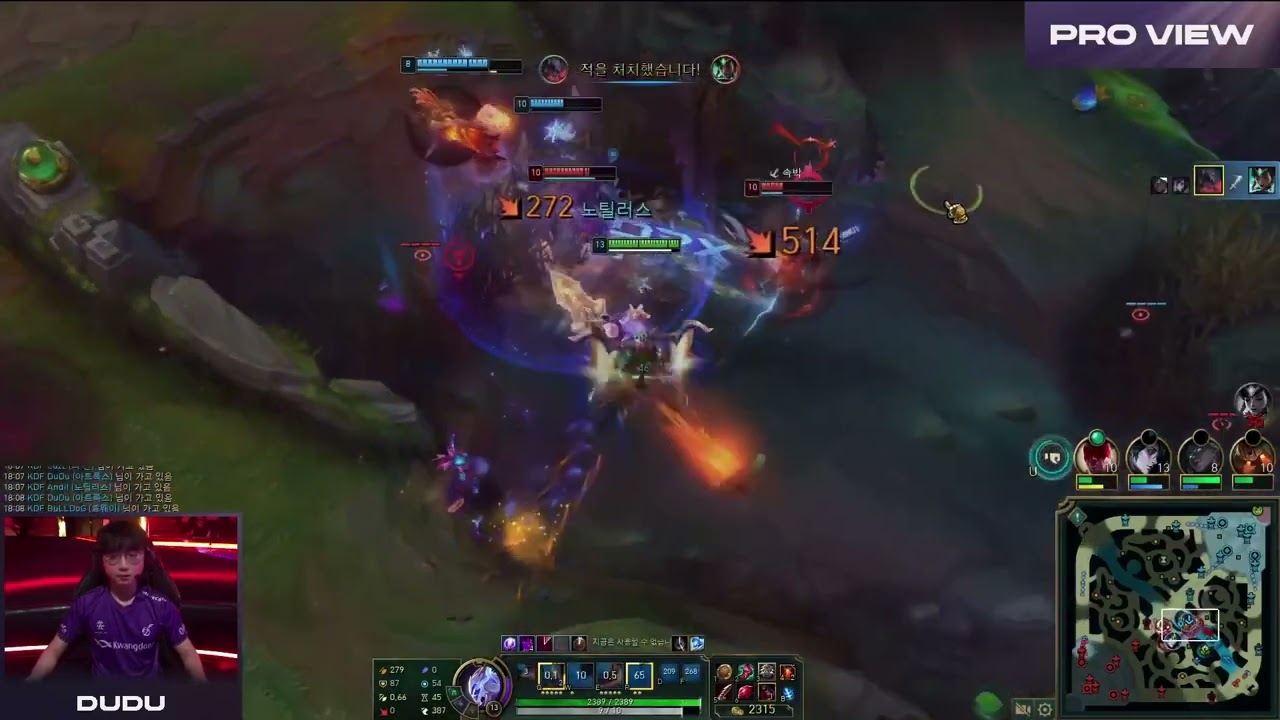Activate the item in inventory slot 1
Viewport: 1280px width, 720px height.
coord(725,672)
